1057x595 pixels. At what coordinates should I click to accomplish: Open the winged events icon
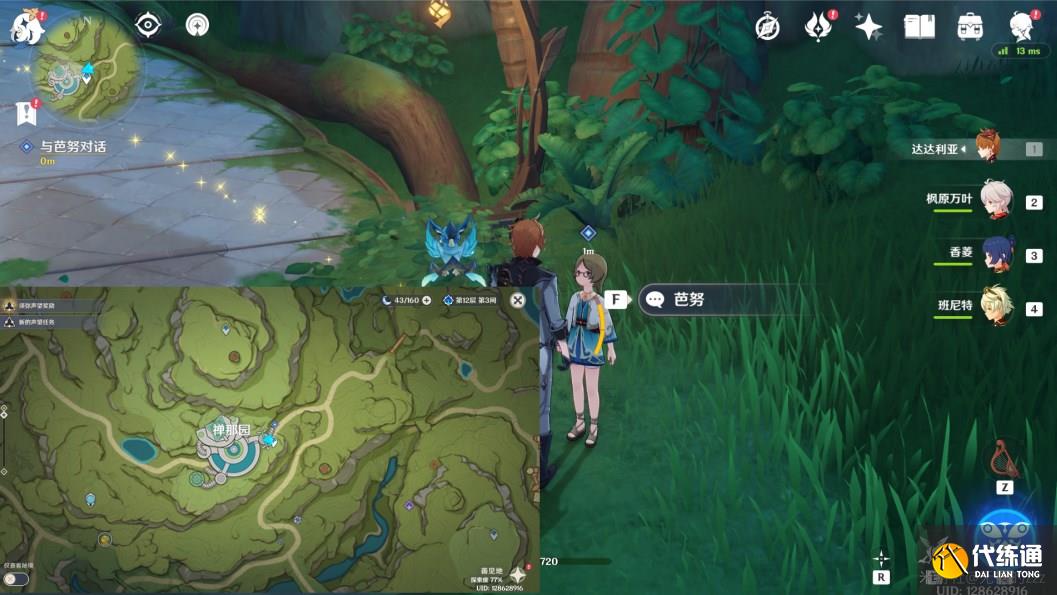818,27
